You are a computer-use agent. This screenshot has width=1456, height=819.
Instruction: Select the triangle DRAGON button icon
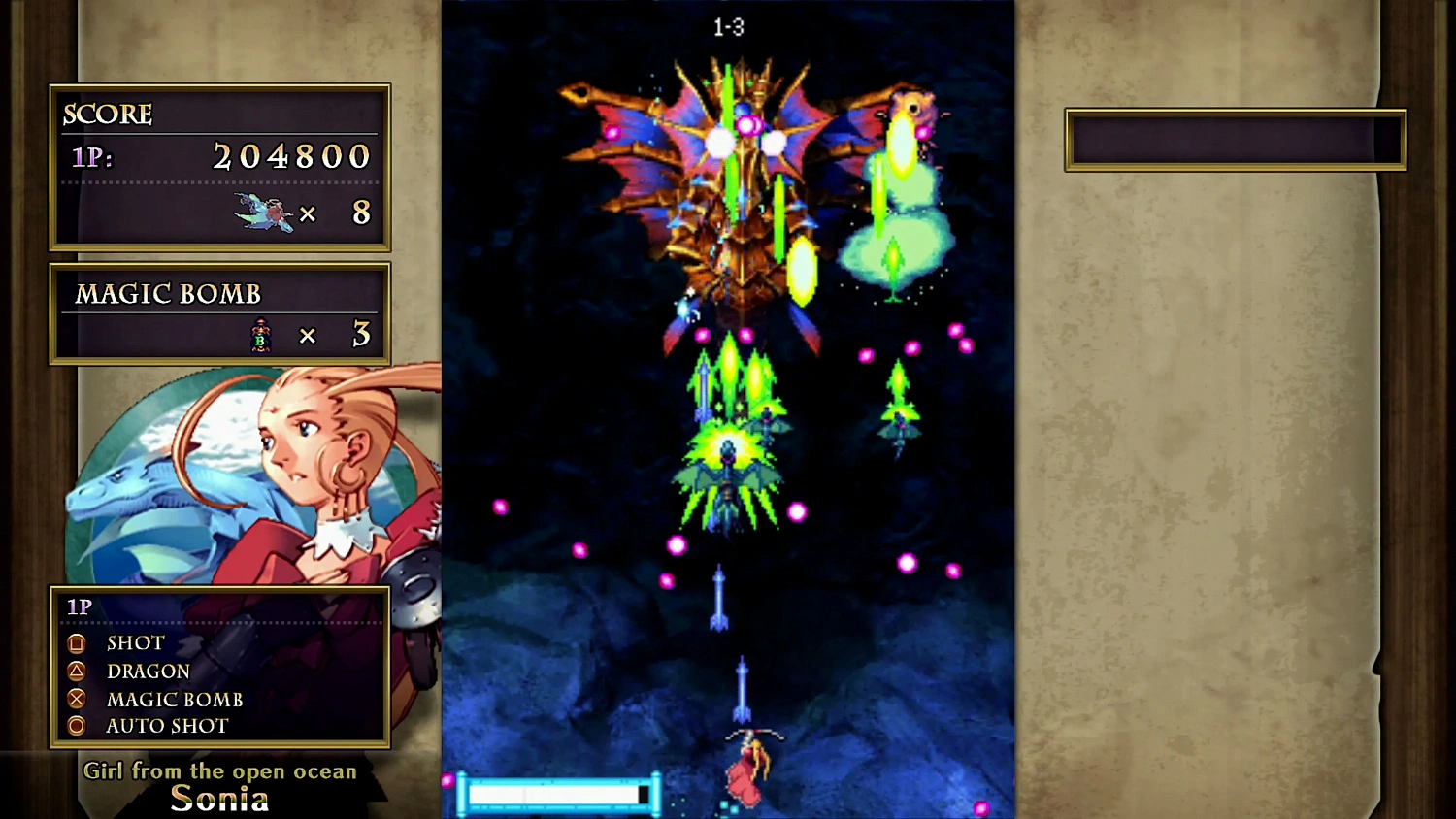(x=77, y=671)
